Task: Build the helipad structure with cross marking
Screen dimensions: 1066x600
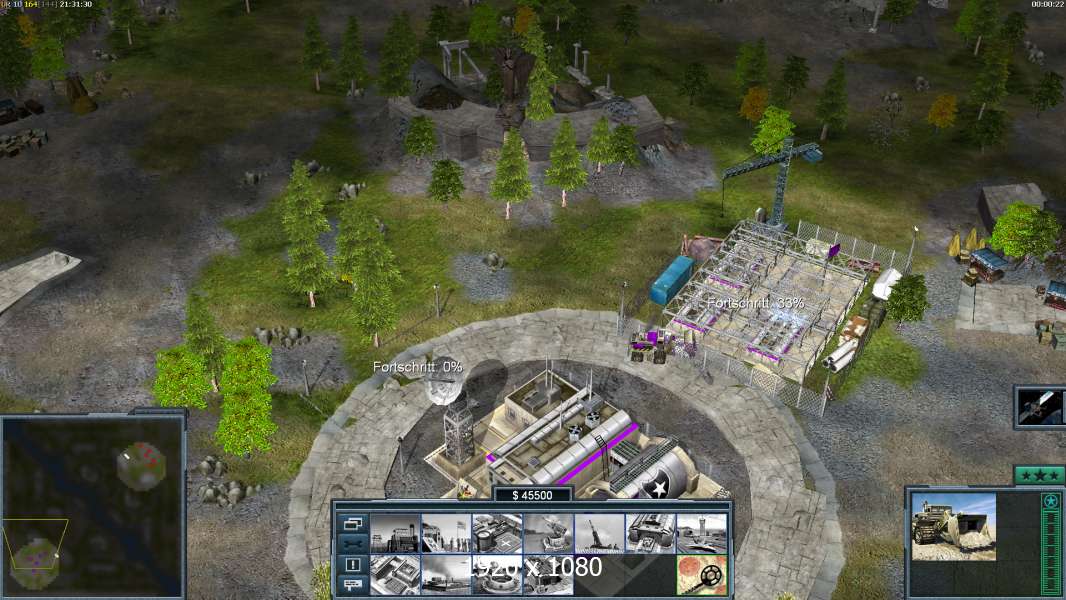Action: 497,533
